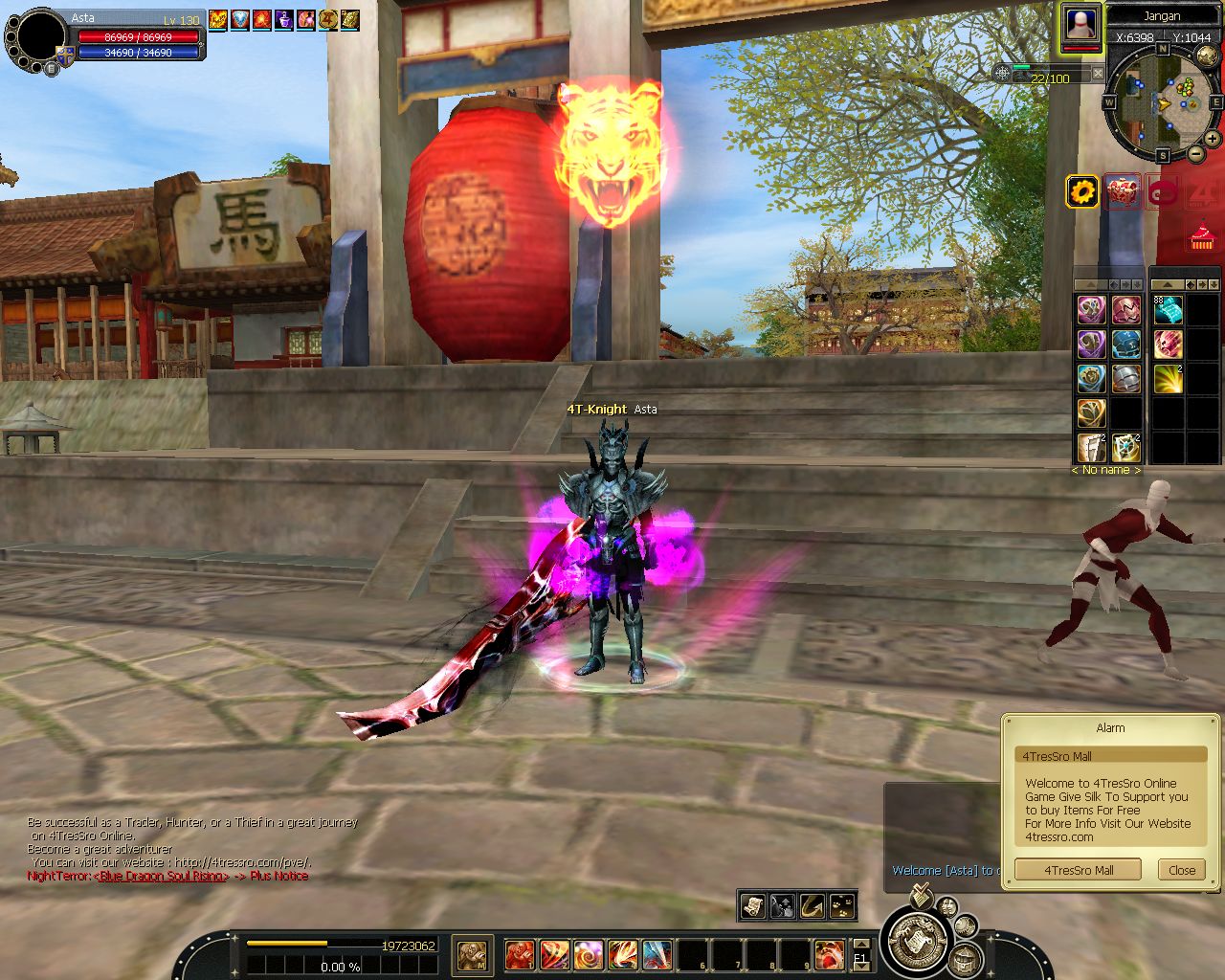
Task: Zoom out the minimap with the minus button
Action: pyautogui.click(x=1197, y=154)
